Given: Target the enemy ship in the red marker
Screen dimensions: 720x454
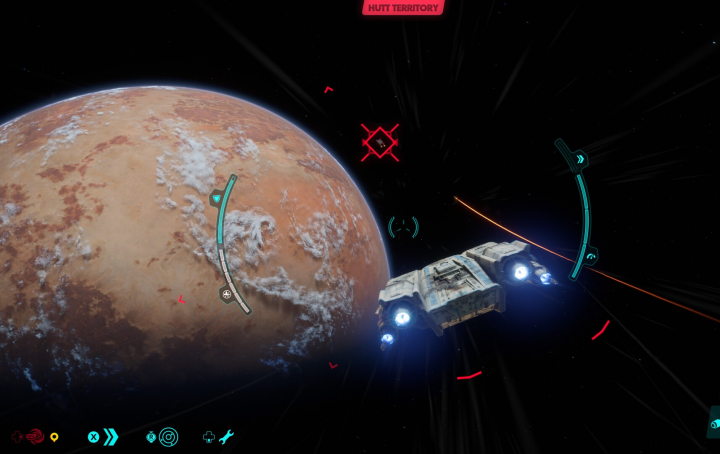Looking at the screenshot, I should pyautogui.click(x=380, y=143).
